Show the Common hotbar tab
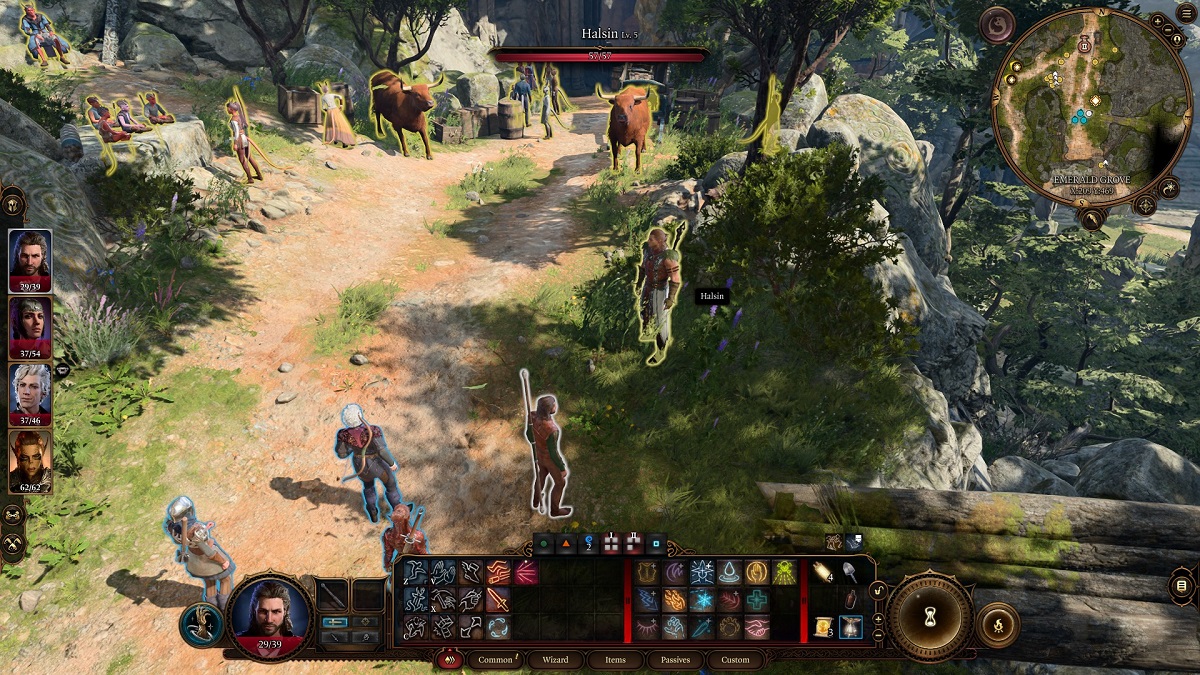Viewport: 1200px width, 675px height. [495, 660]
